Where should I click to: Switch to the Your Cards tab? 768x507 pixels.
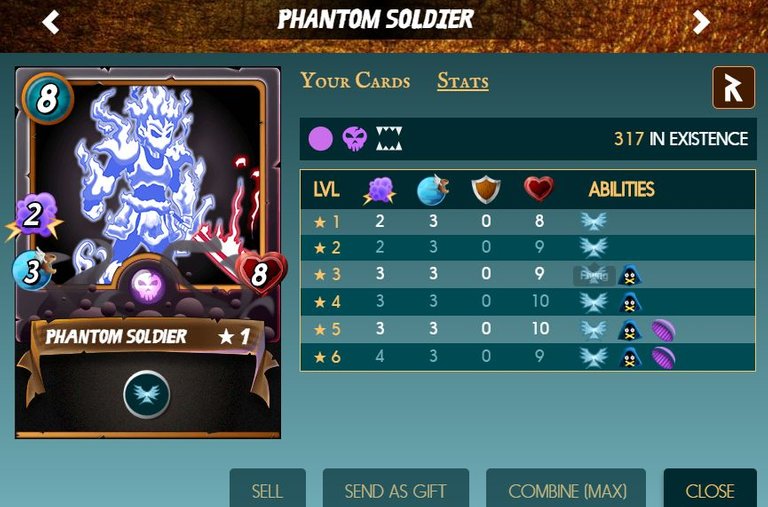pos(355,81)
